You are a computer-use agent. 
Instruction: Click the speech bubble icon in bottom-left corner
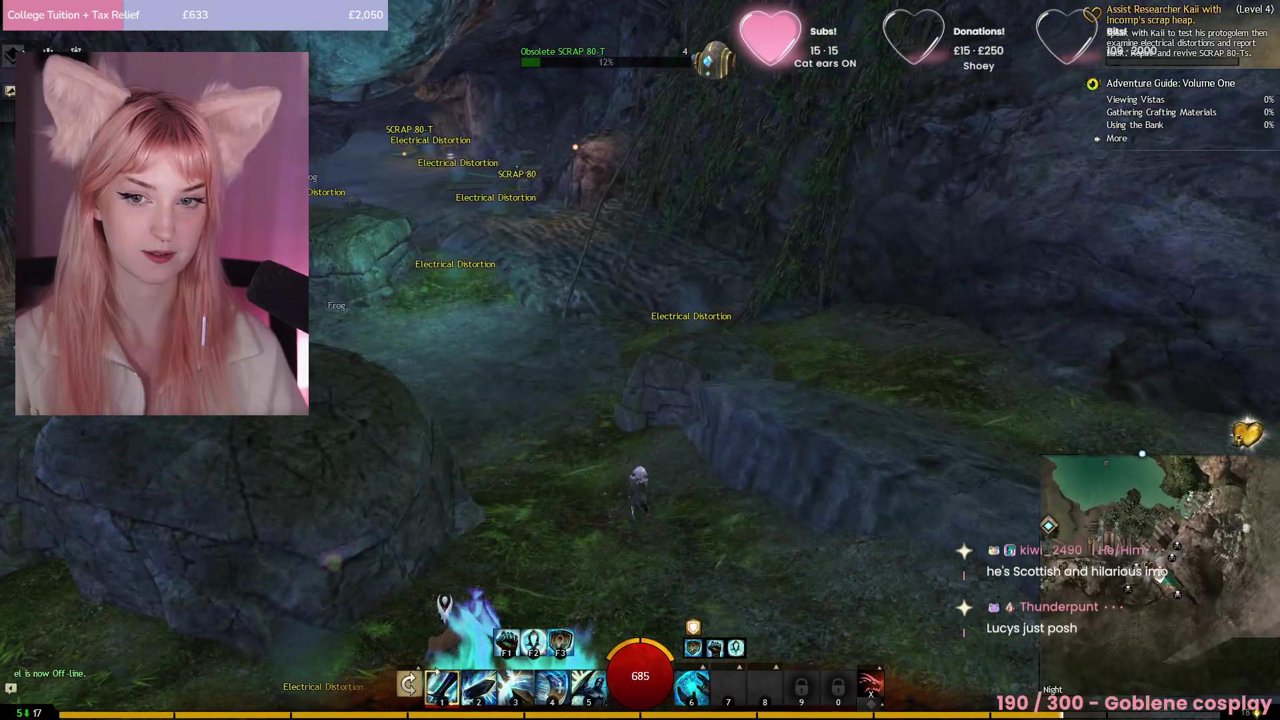click(10, 688)
